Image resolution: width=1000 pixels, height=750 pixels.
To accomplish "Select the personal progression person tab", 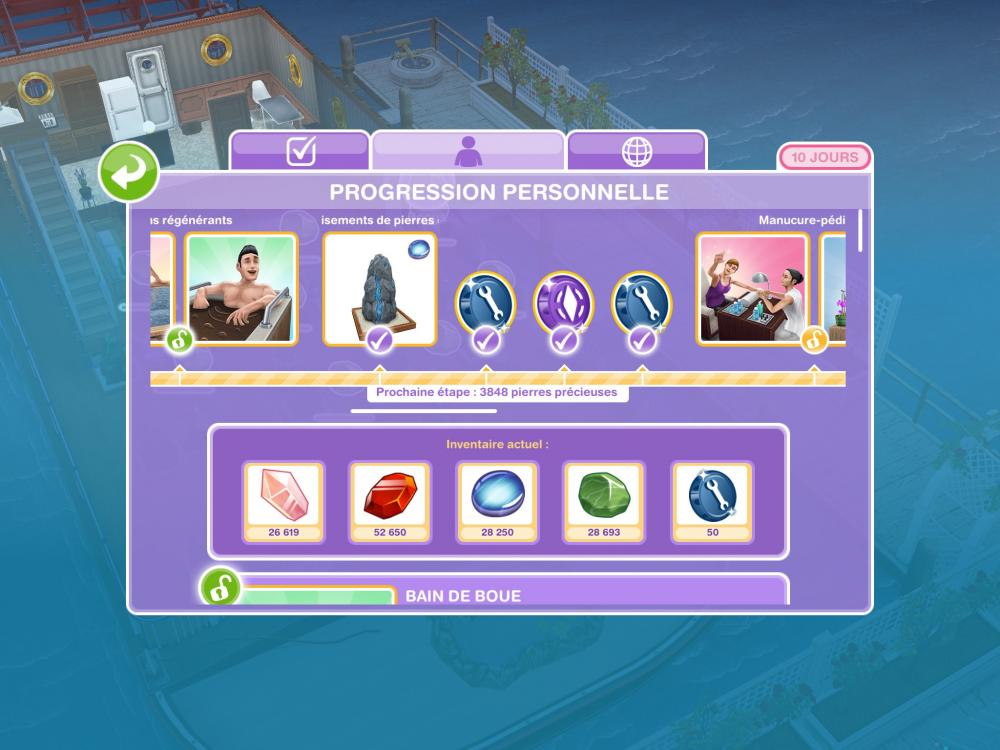I will 468,151.
